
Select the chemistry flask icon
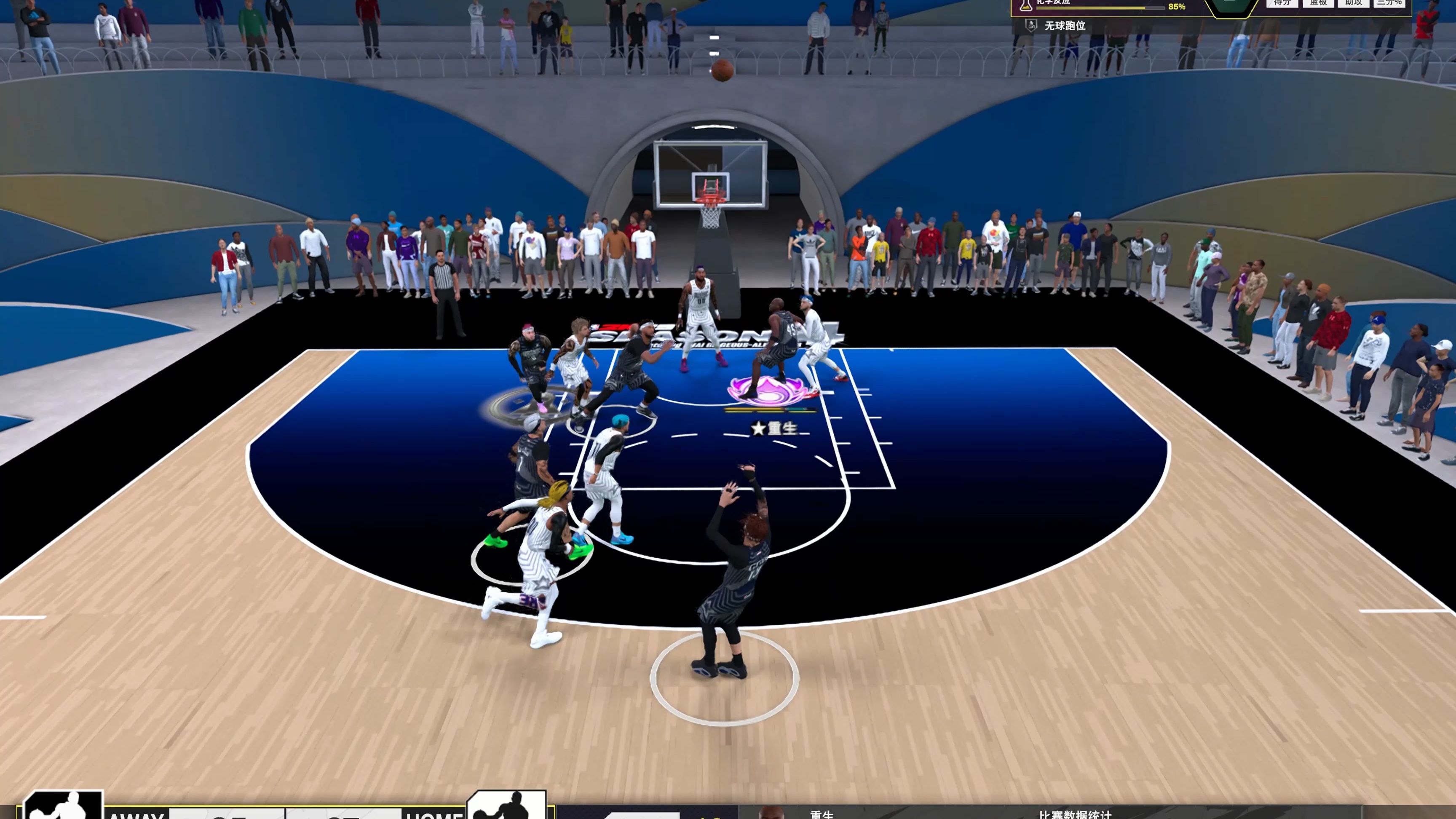[x=1026, y=5]
